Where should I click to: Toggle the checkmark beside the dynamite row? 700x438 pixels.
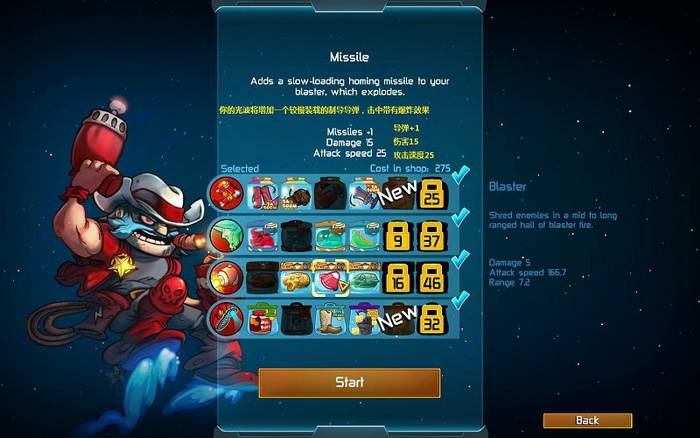click(461, 176)
